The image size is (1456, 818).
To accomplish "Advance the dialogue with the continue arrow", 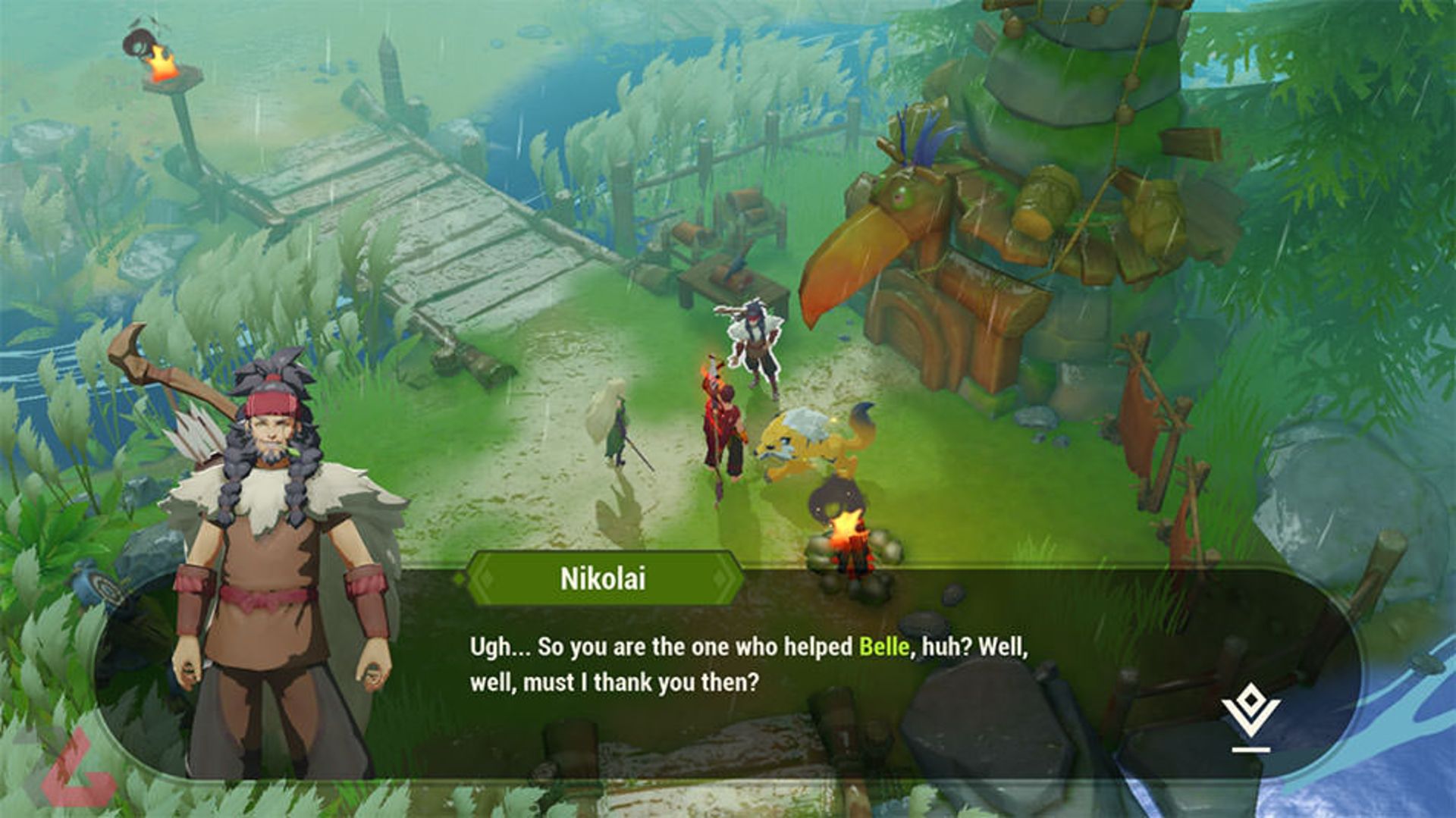I will coord(1250,721).
